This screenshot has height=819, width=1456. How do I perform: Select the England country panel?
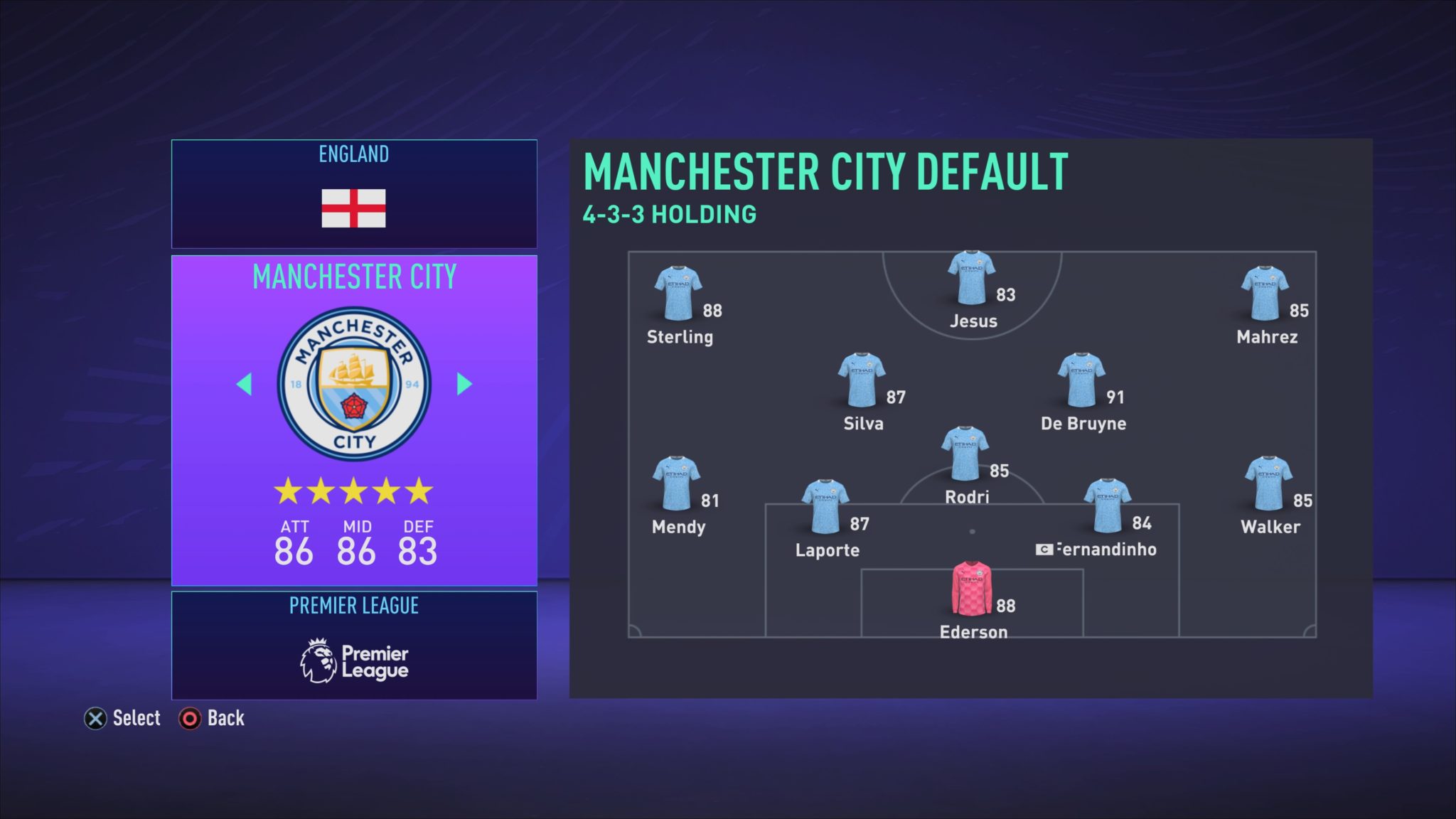[x=354, y=193]
